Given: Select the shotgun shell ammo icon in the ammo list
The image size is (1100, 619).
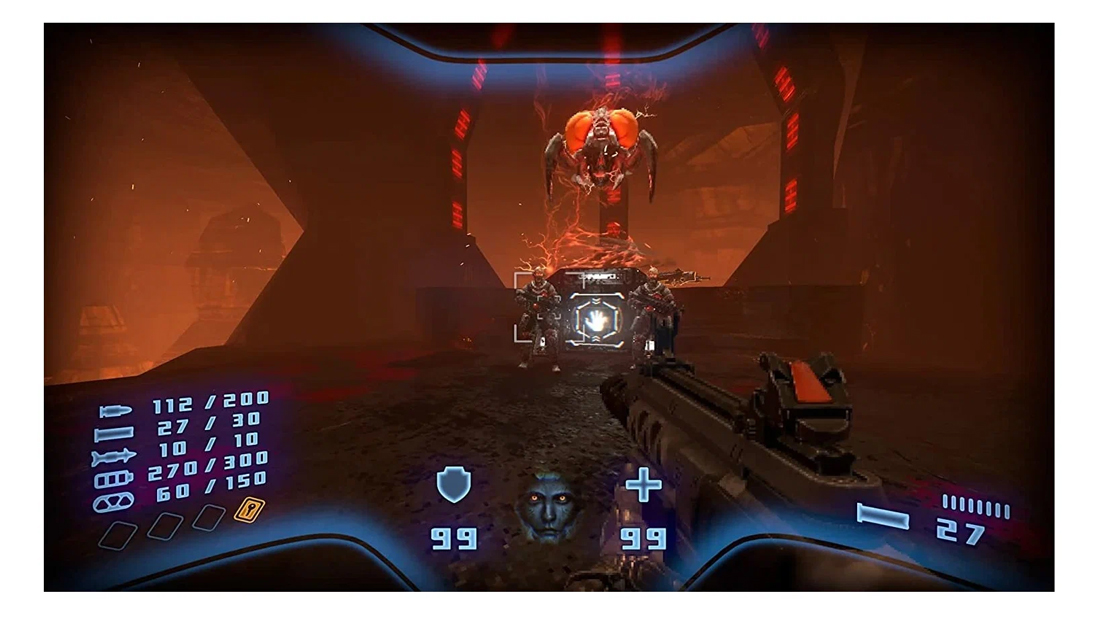Looking at the screenshot, I should pyautogui.click(x=114, y=435).
